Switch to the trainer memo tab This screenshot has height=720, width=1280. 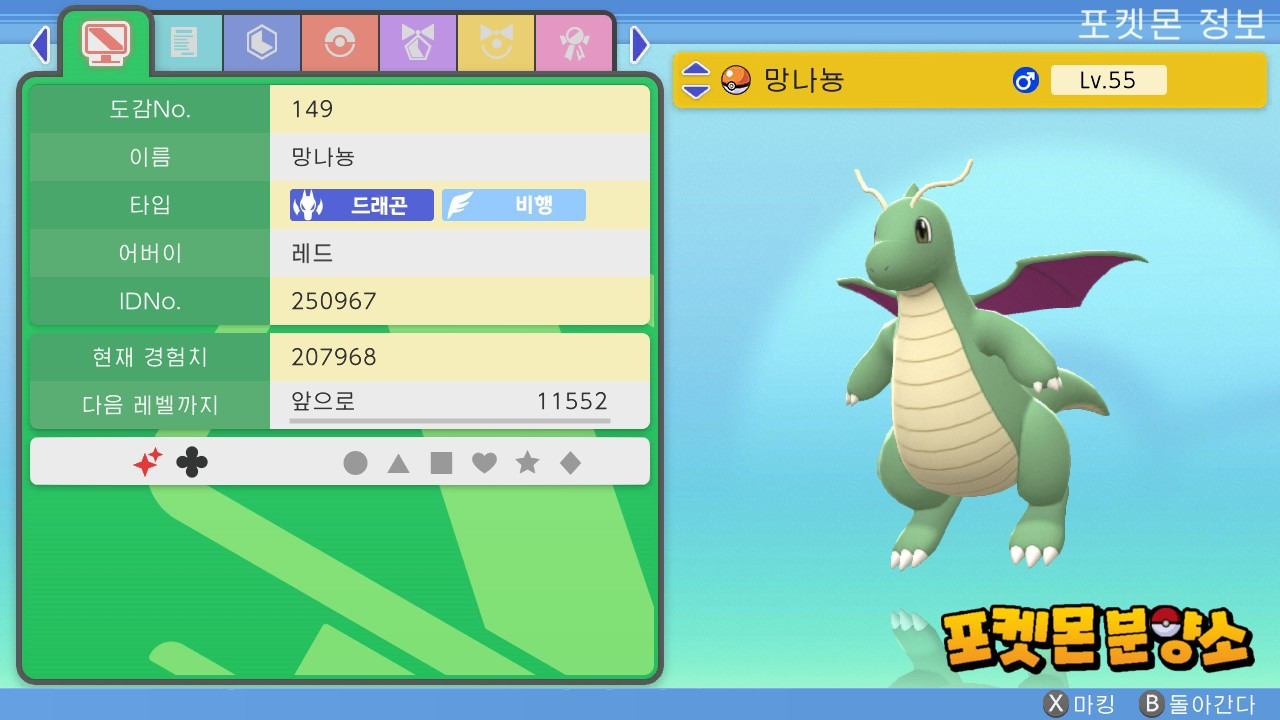[x=184, y=43]
